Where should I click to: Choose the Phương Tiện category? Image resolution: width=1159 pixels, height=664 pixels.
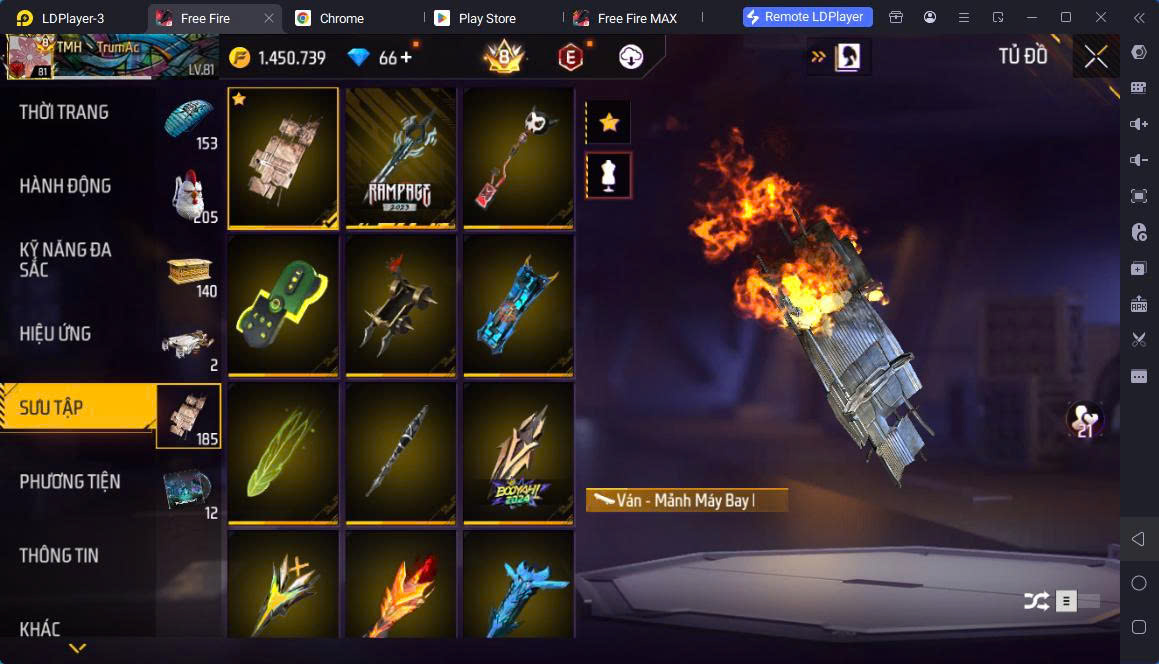tap(70, 482)
